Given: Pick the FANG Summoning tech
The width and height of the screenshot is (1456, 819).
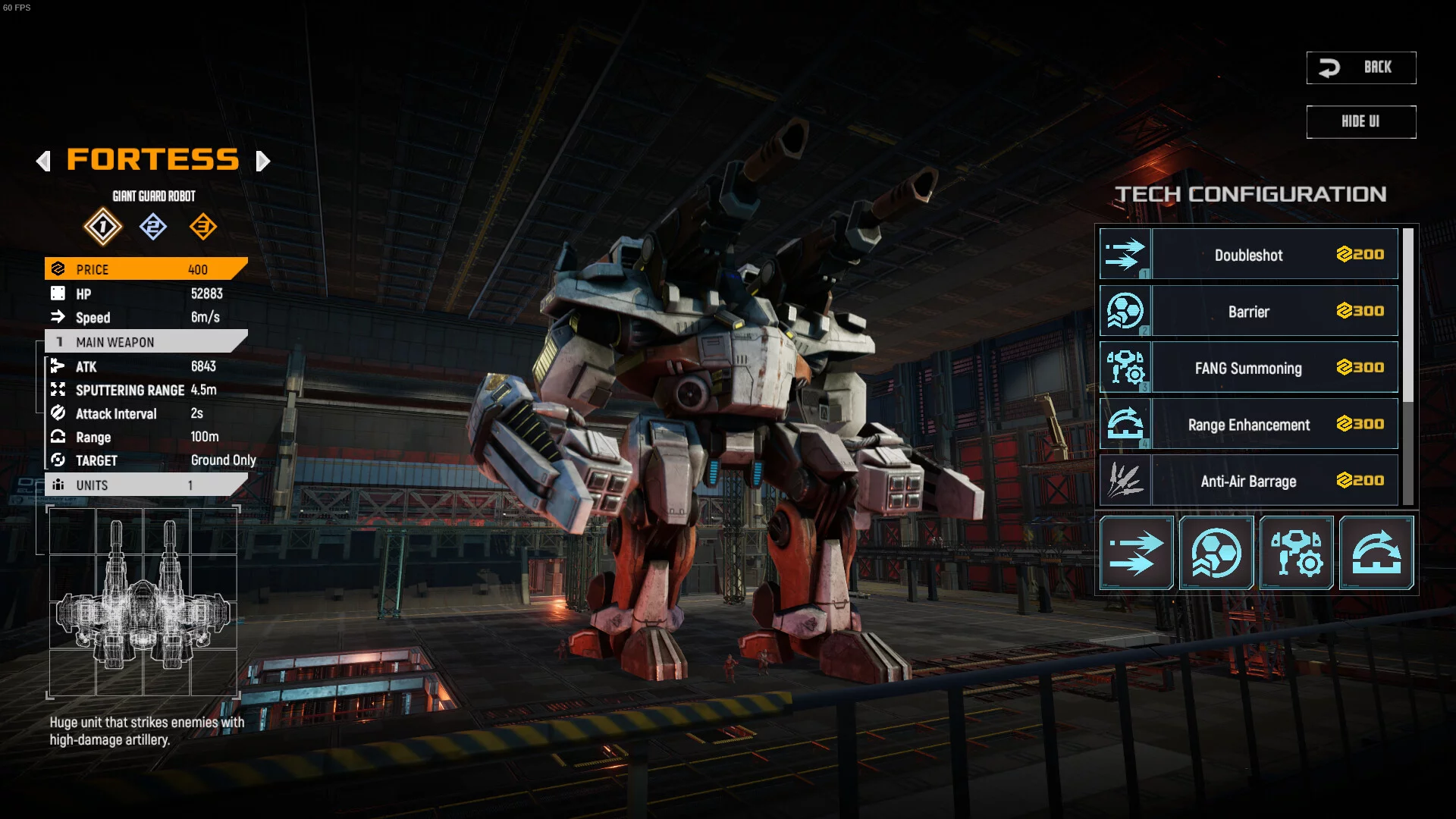Looking at the screenshot, I should pyautogui.click(x=1248, y=368).
